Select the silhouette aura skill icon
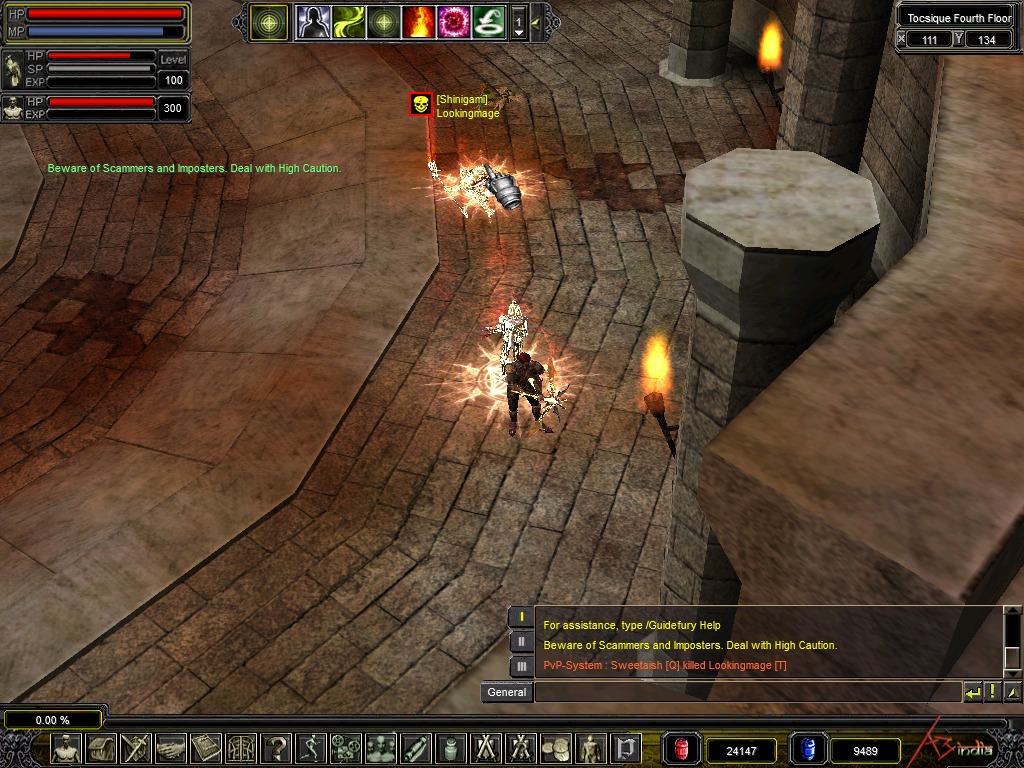The width and height of the screenshot is (1024, 768). [313, 22]
